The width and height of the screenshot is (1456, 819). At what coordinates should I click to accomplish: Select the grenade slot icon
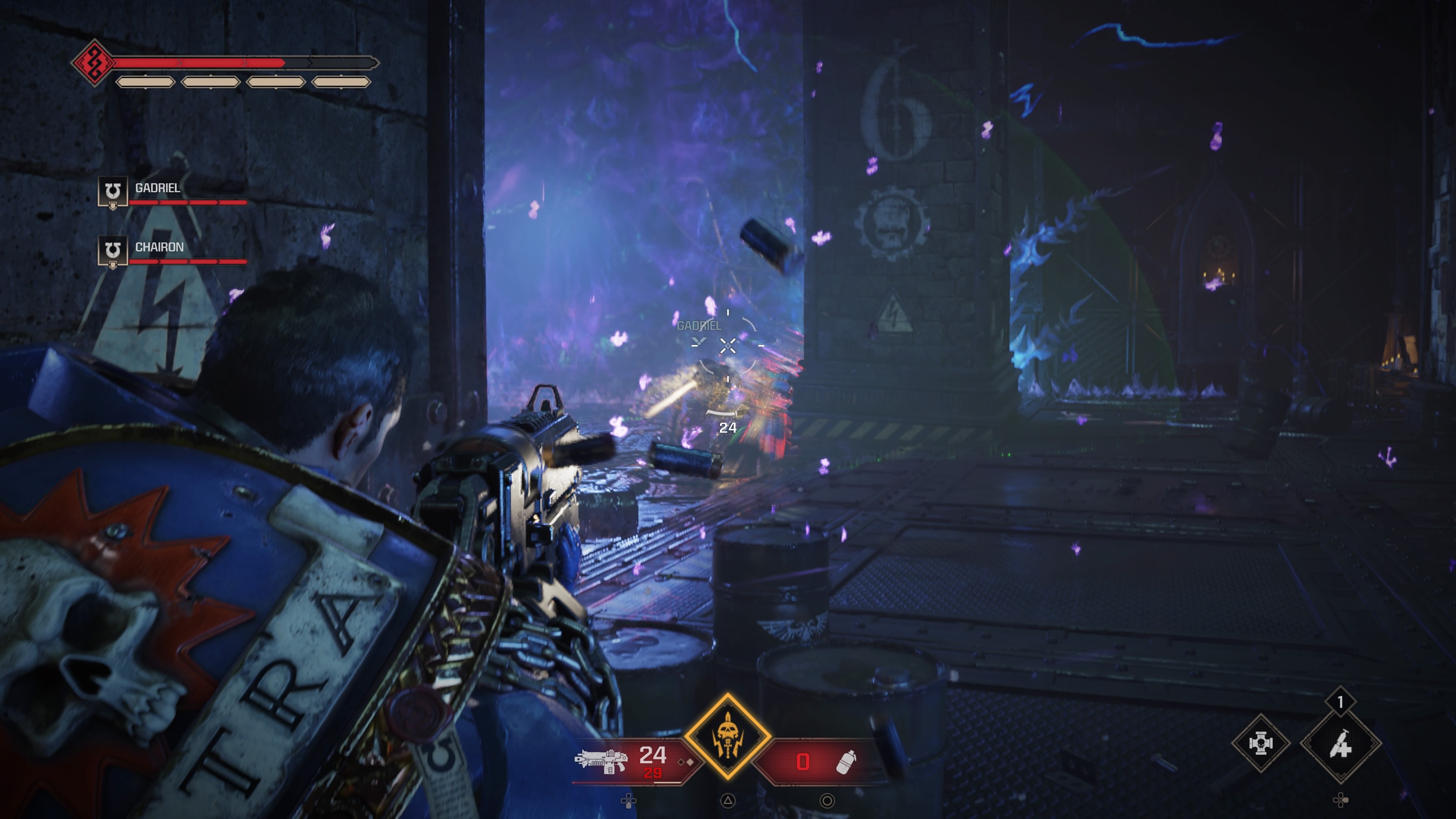[846, 761]
